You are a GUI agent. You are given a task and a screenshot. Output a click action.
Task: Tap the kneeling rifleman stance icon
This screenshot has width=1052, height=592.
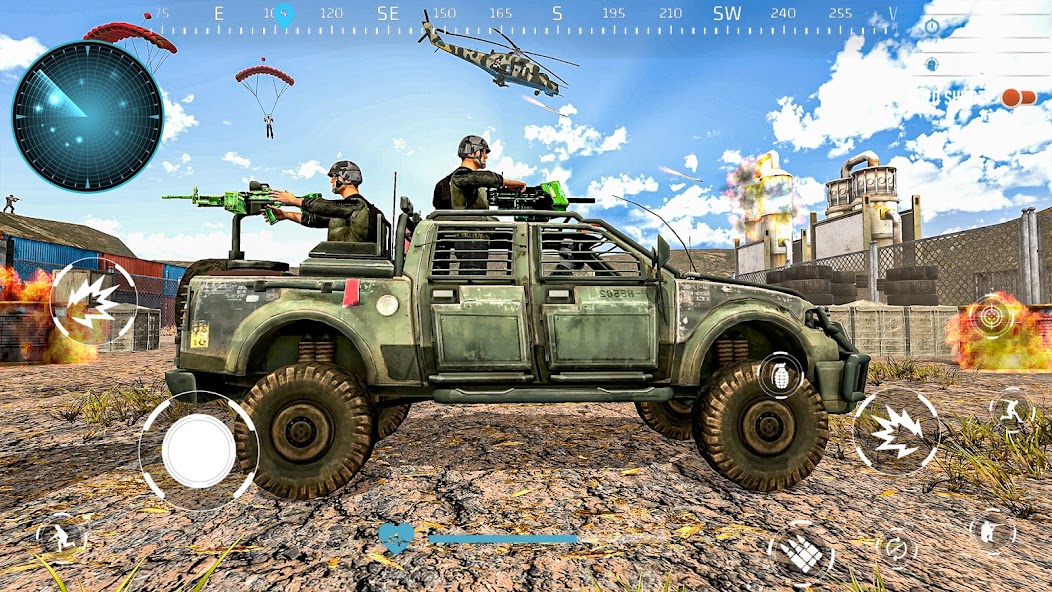992,531
